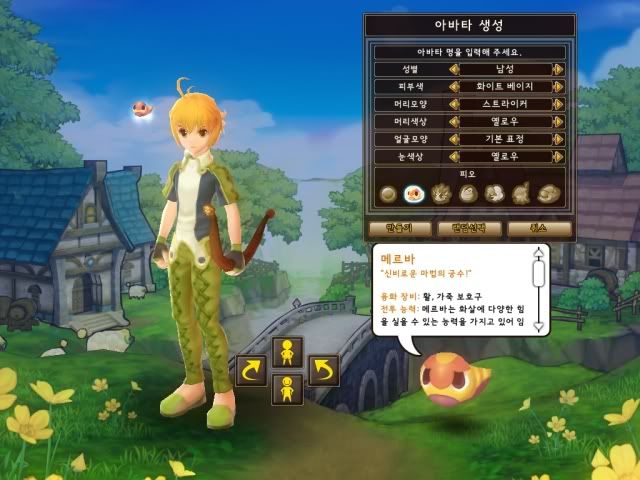This screenshot has height=480, width=640.
Task: Change 머리모양 hairstyle to the next style
Action: [x=558, y=104]
